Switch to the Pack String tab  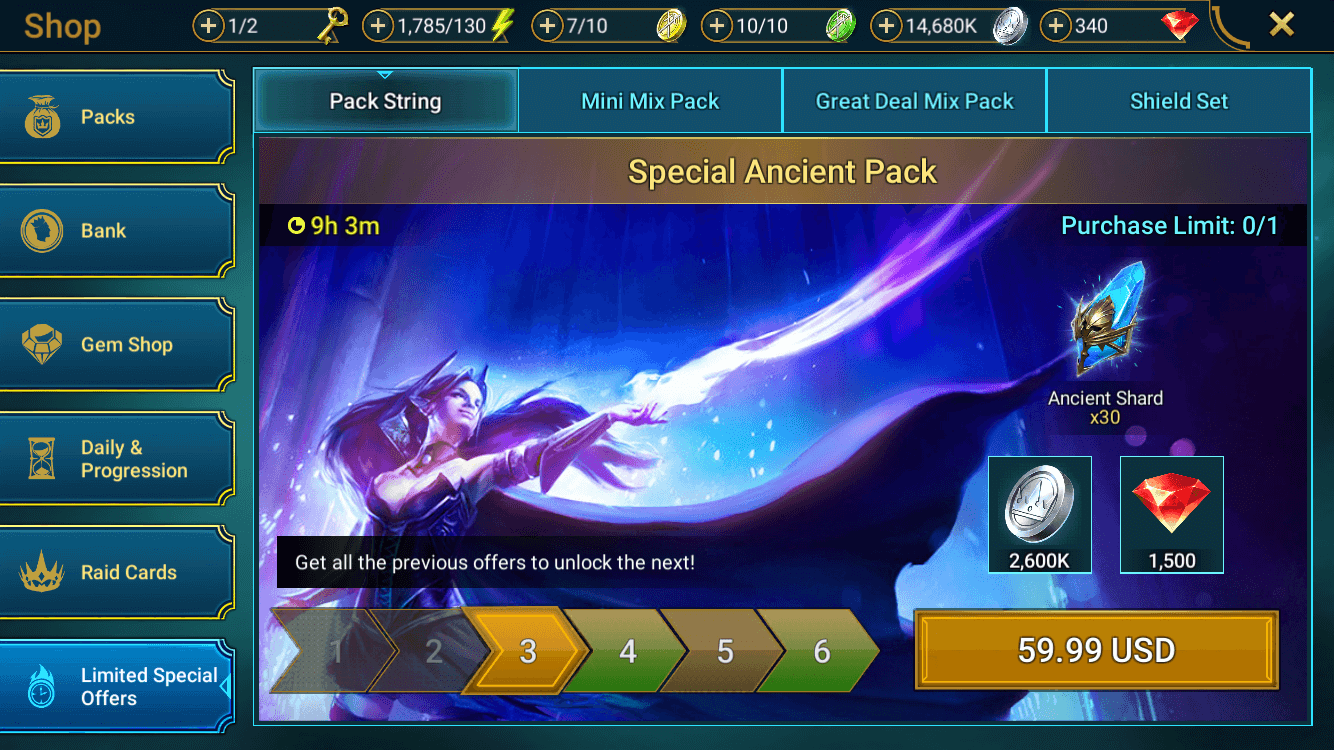386,101
